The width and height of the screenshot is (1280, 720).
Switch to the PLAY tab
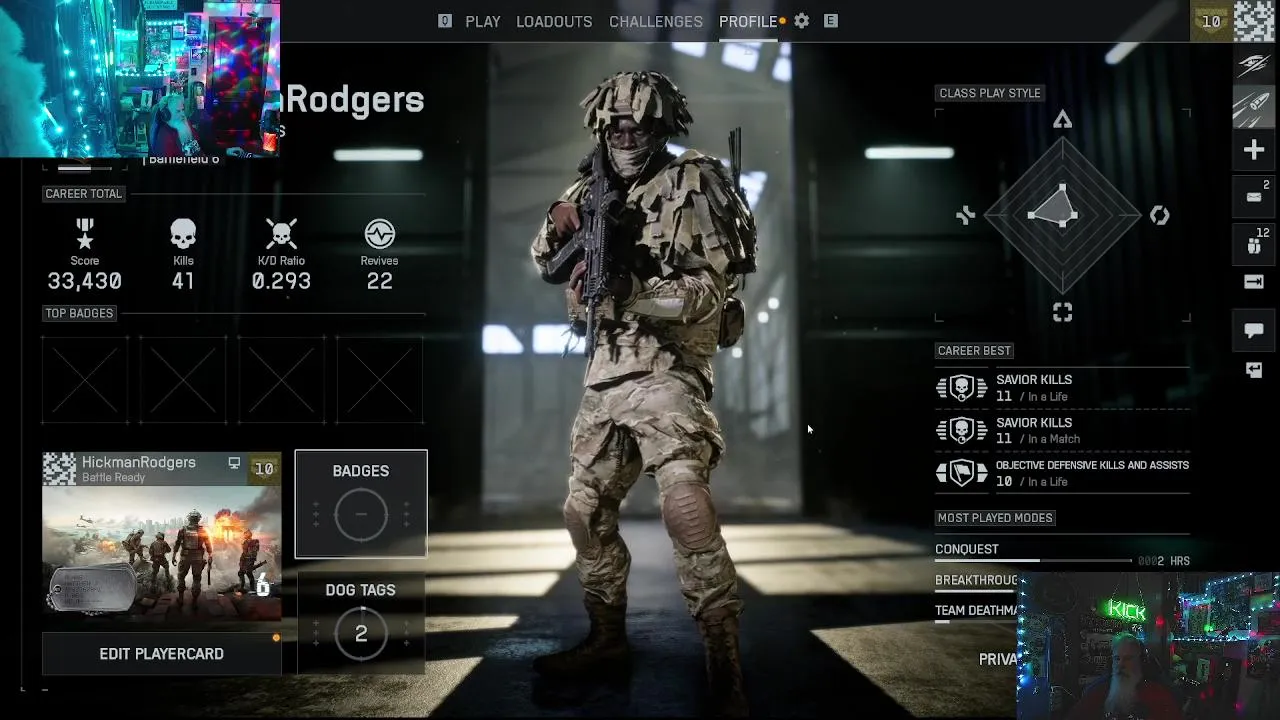point(482,21)
